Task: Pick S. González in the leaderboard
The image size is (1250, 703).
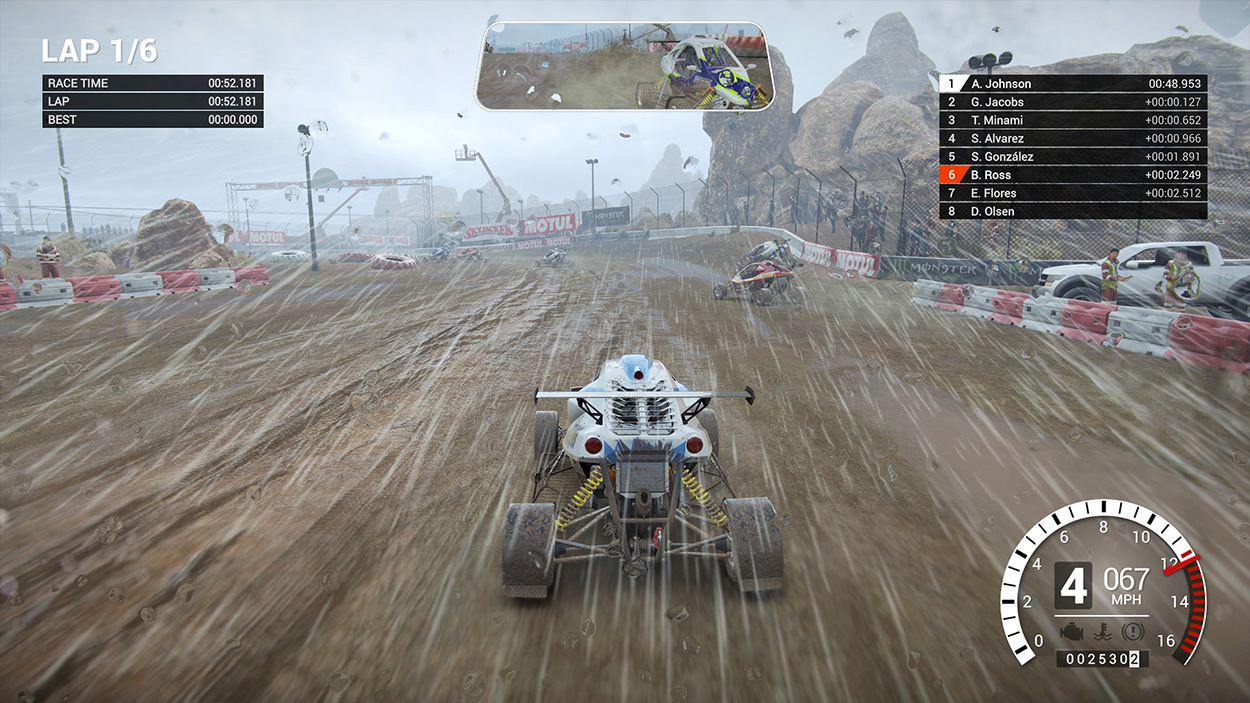Action: (1073, 157)
